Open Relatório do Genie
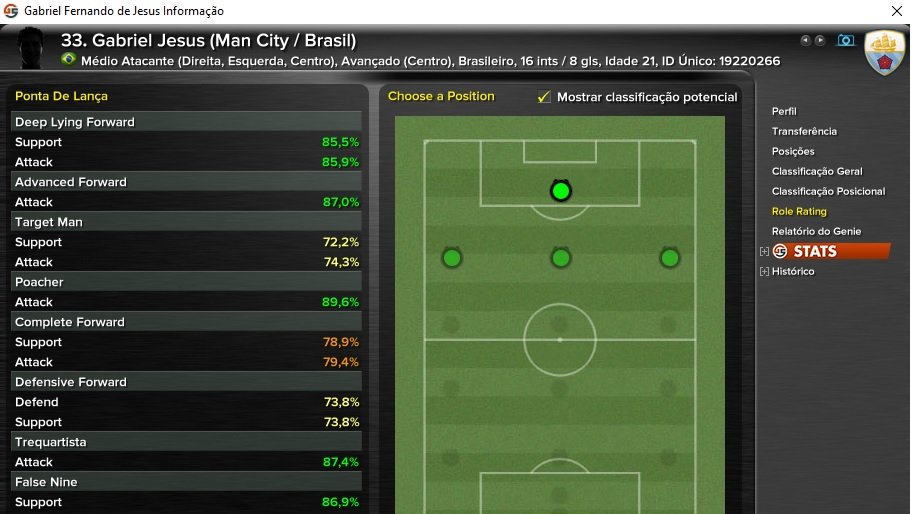 [816, 231]
